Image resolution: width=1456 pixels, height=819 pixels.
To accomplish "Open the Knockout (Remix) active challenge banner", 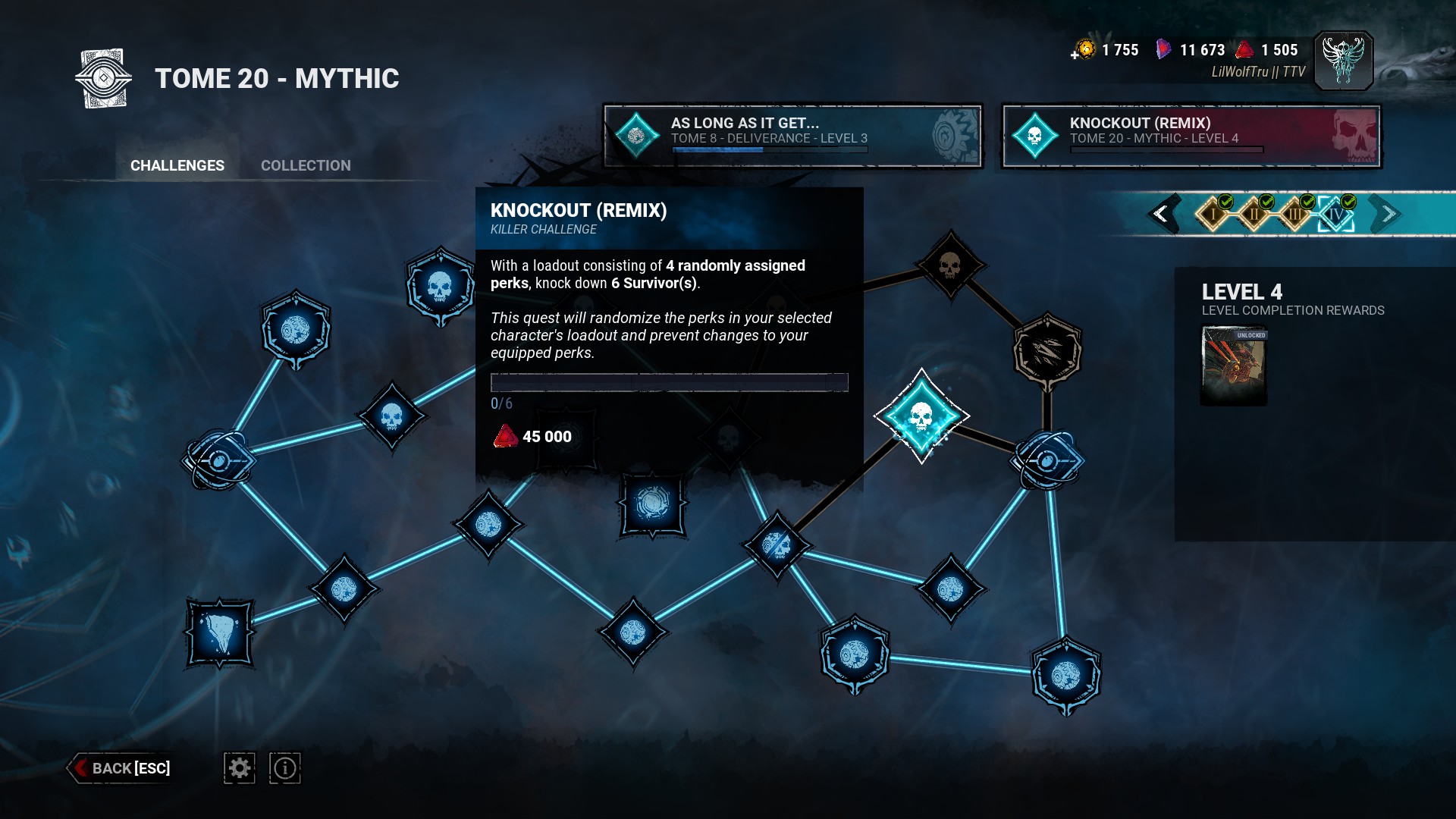I will pos(1191,136).
